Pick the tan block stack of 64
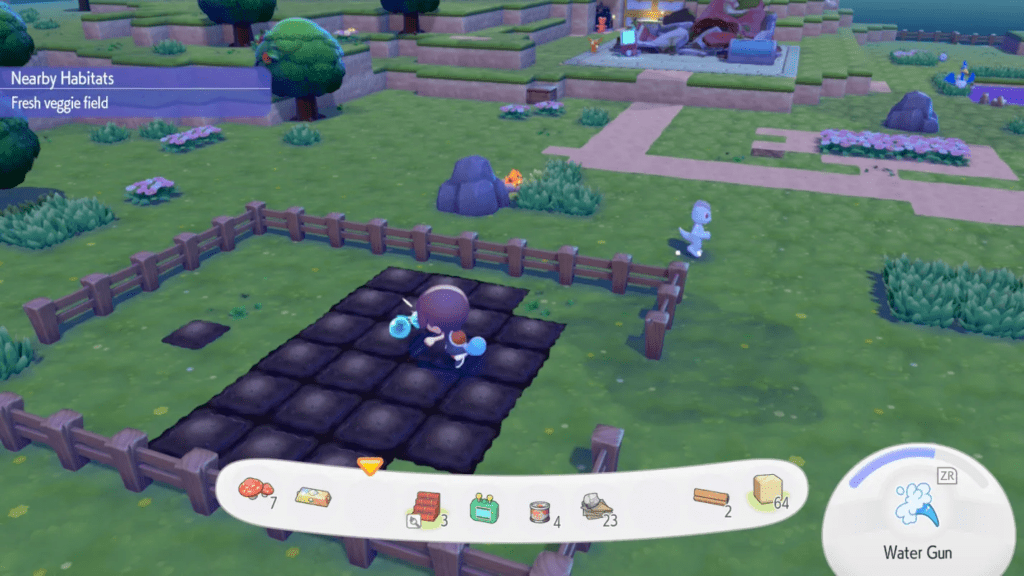The image size is (1024, 576). coord(767,491)
